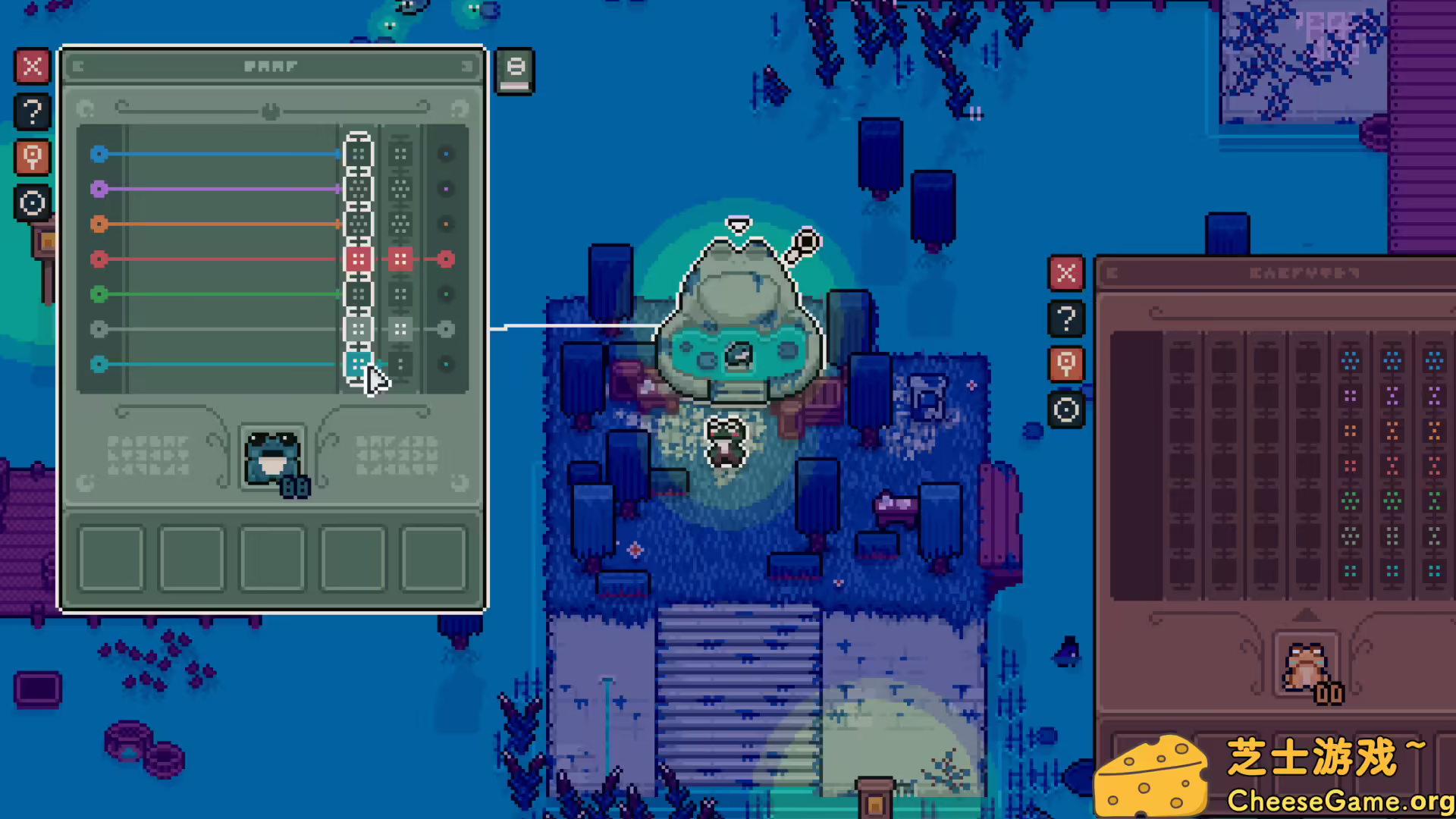
Task: Click the orange node at the row start
Action: pyautogui.click(x=99, y=224)
